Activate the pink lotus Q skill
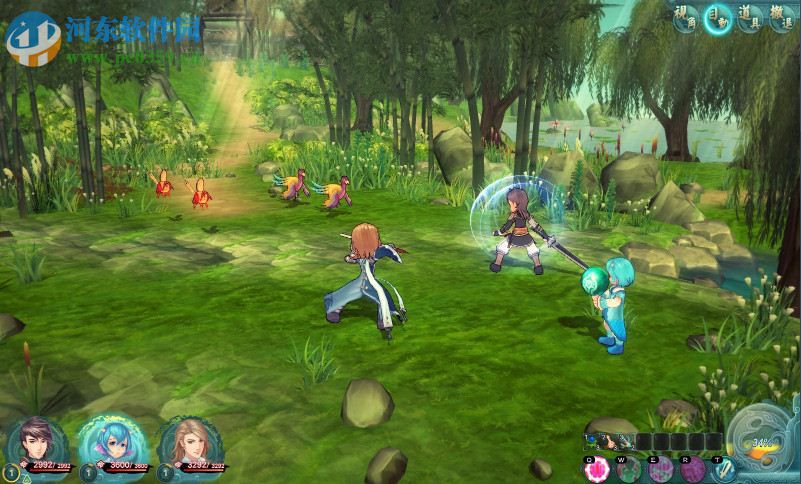 click(598, 469)
